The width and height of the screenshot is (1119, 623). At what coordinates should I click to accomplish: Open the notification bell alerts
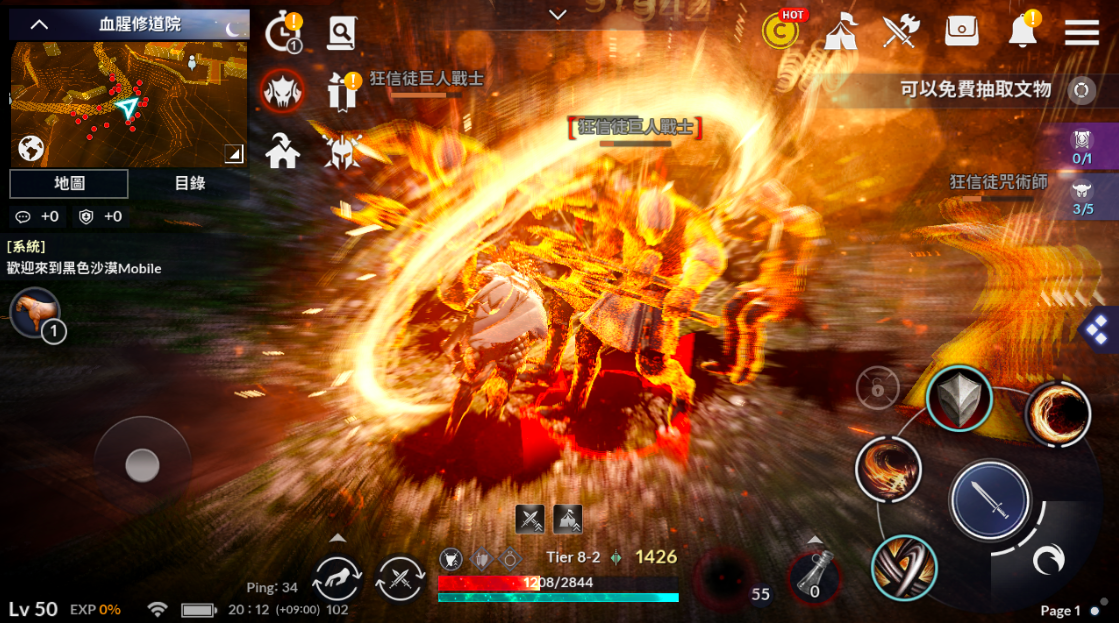tap(1023, 32)
